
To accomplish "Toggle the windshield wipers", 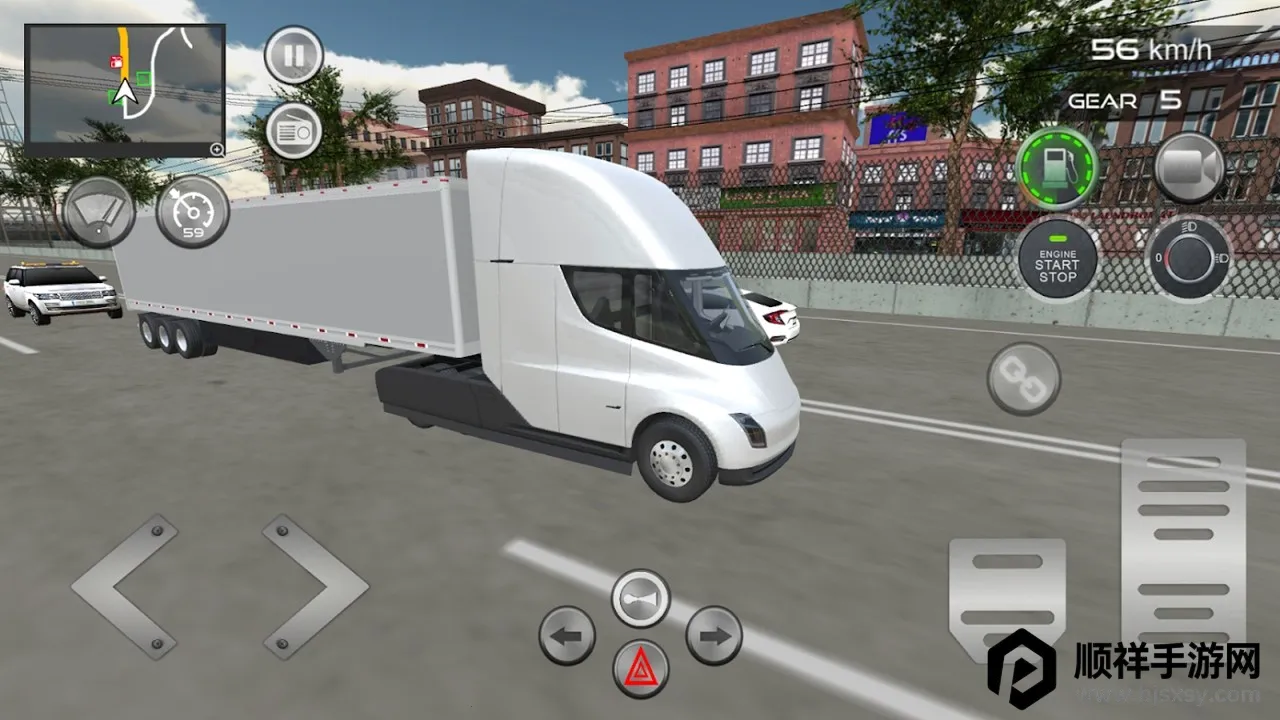I will 99,213.
